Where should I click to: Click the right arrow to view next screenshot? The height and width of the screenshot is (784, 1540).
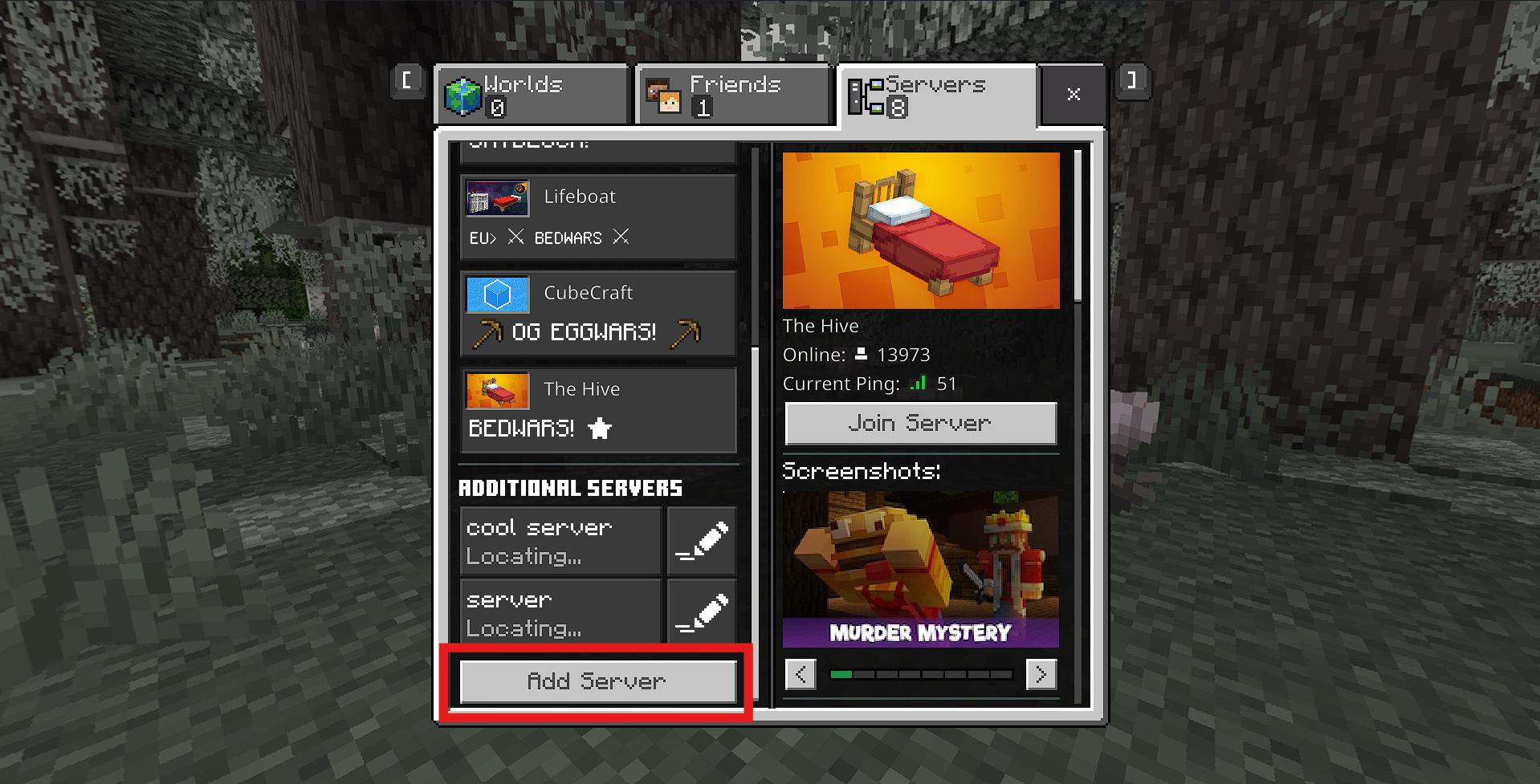(1041, 674)
